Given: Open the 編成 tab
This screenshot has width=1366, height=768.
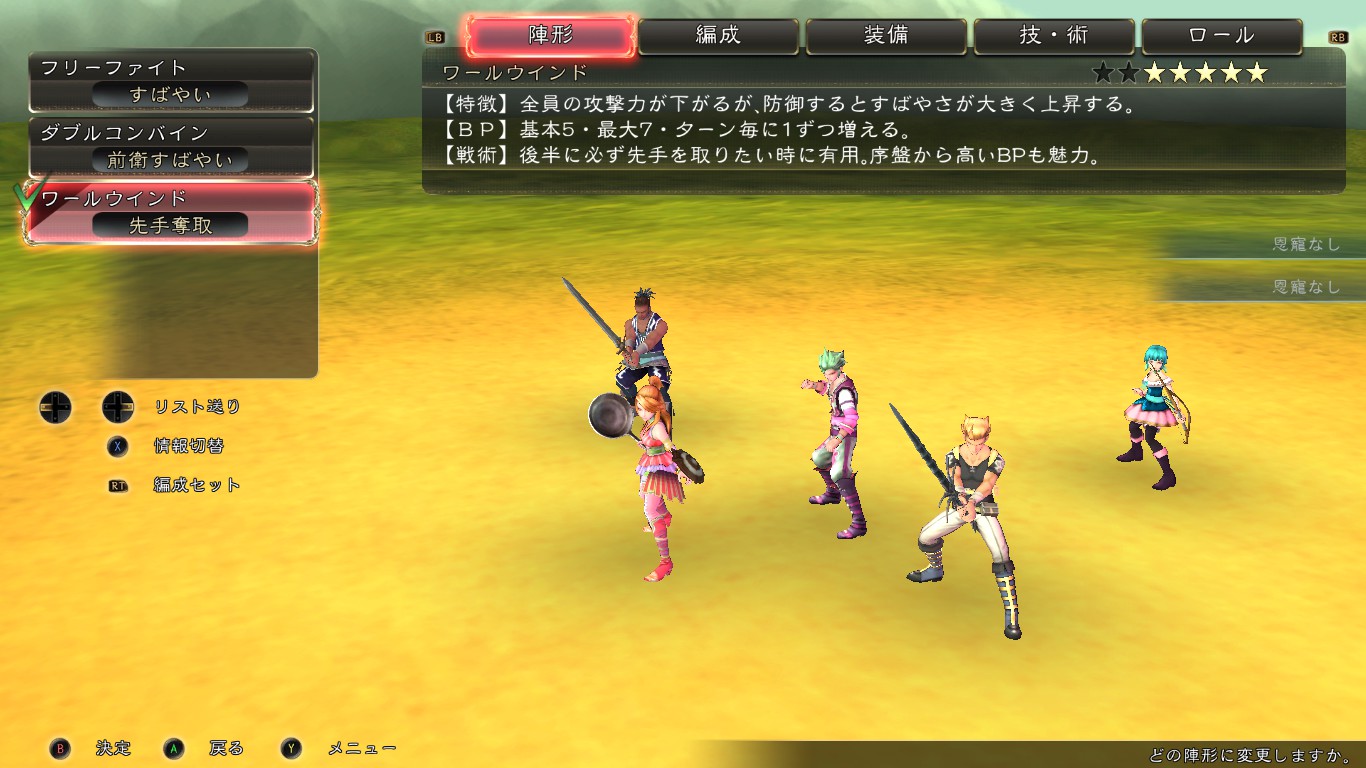Looking at the screenshot, I should click(719, 36).
